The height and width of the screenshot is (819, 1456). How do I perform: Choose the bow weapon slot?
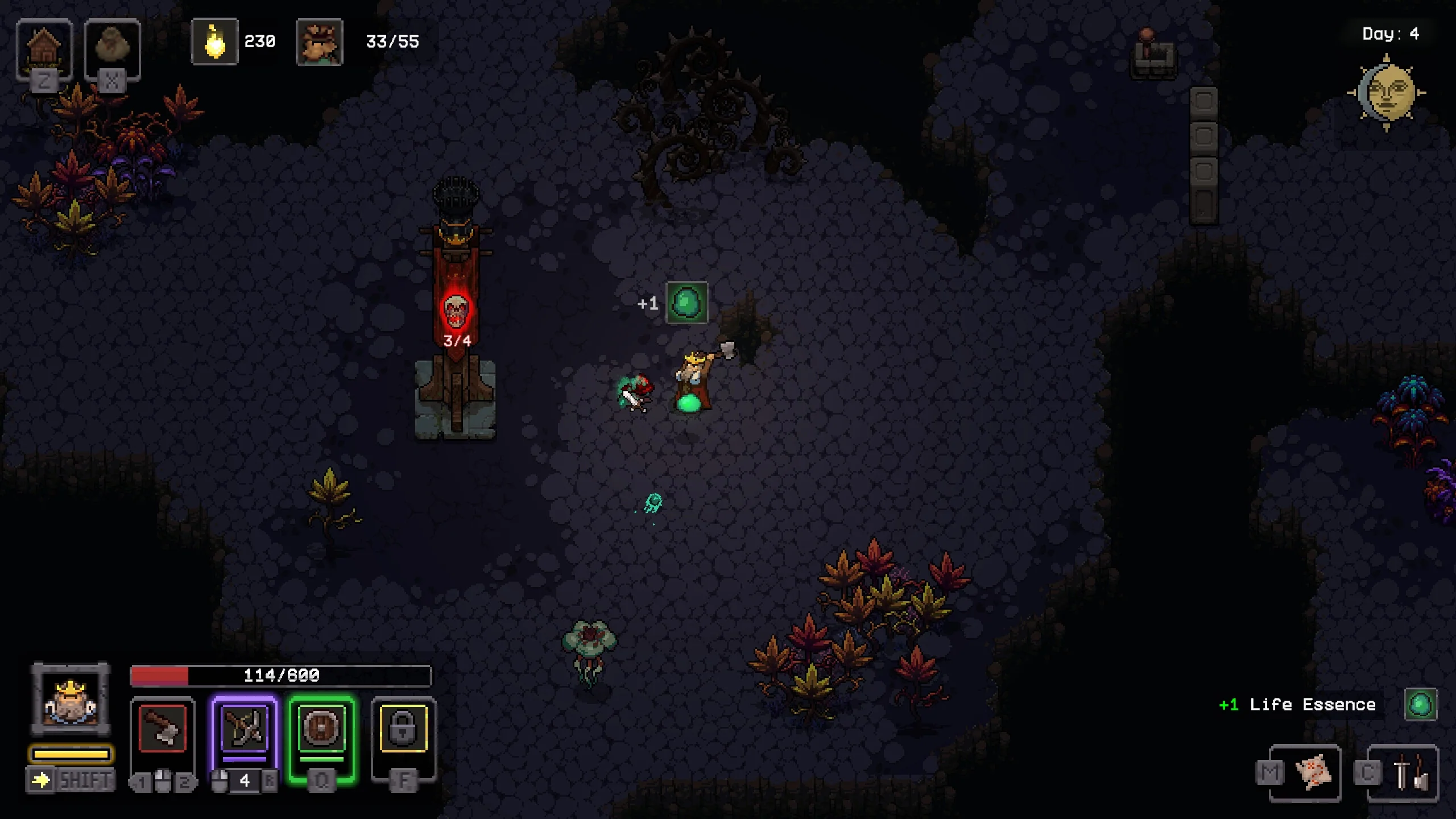[245, 729]
